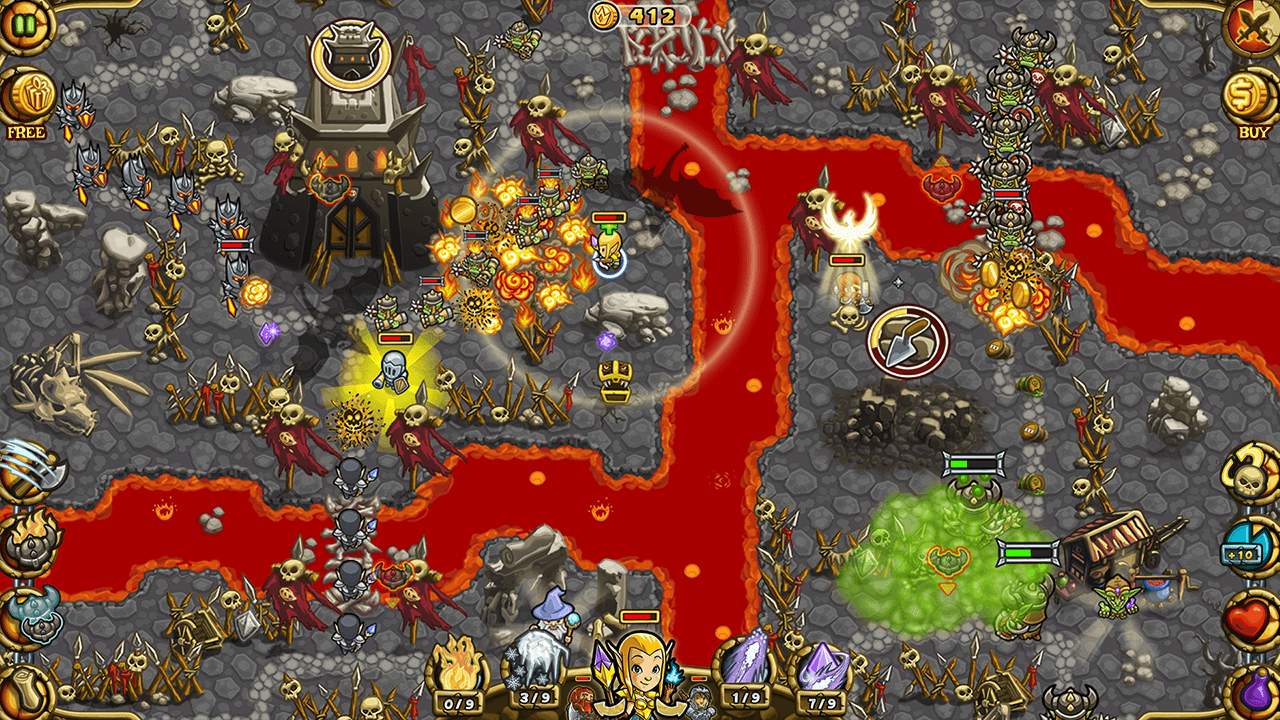Image resolution: width=1280 pixels, height=720 pixels.
Task: Cast the ice wizard spell showing 3/9
Action: pos(536,663)
